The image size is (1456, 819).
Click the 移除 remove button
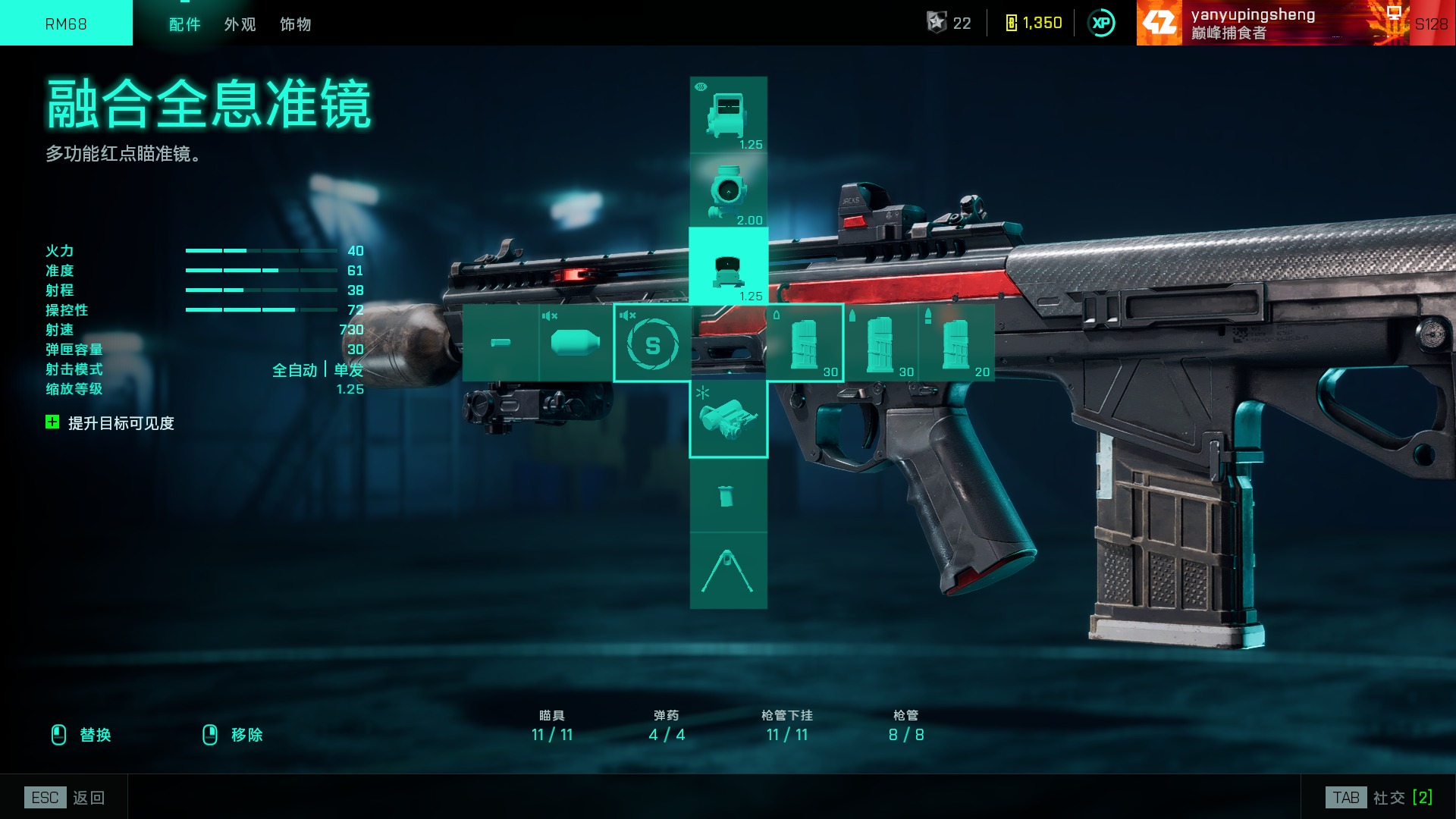(x=233, y=735)
